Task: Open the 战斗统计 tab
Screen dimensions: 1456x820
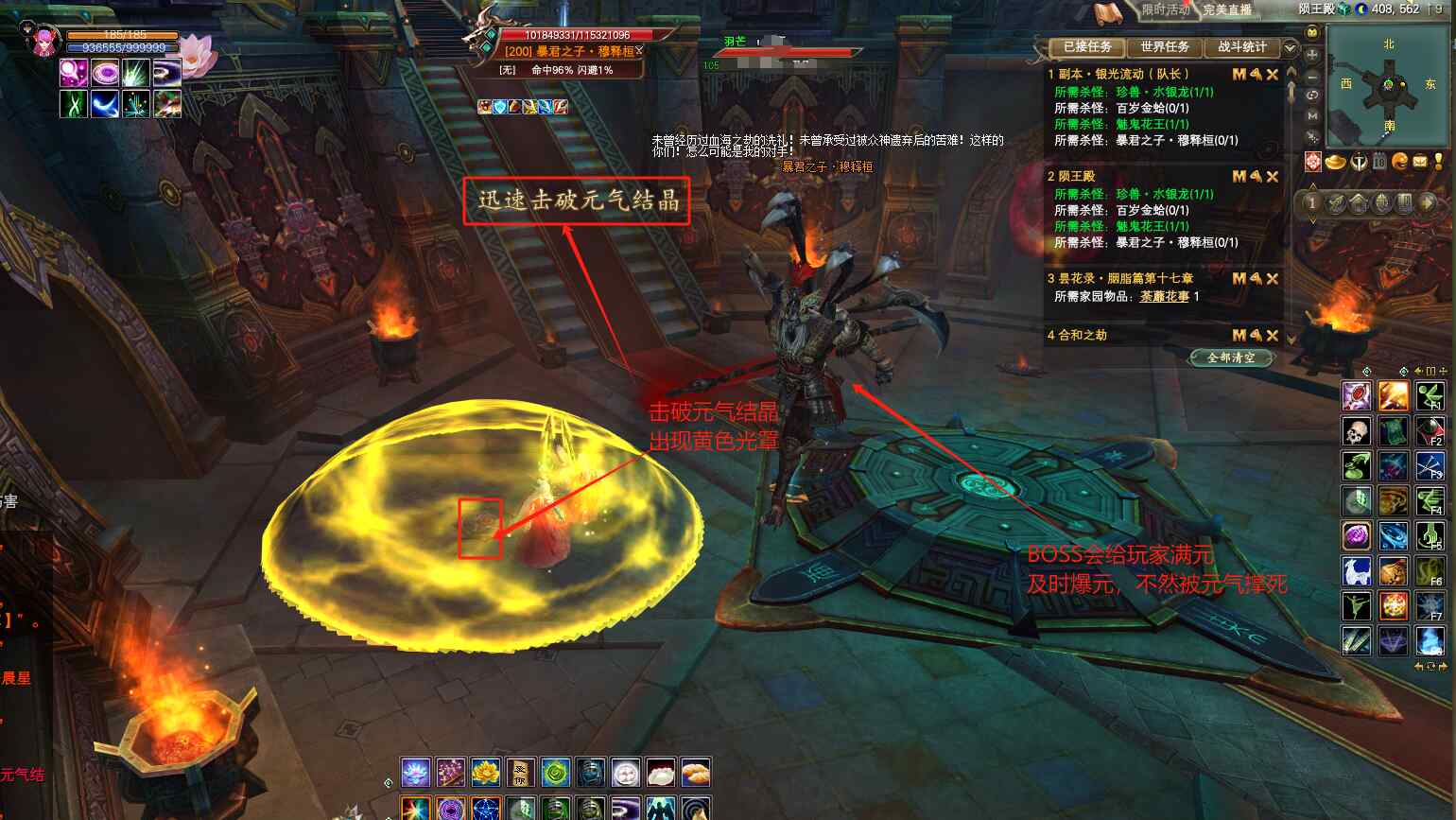Action: coord(1241,46)
